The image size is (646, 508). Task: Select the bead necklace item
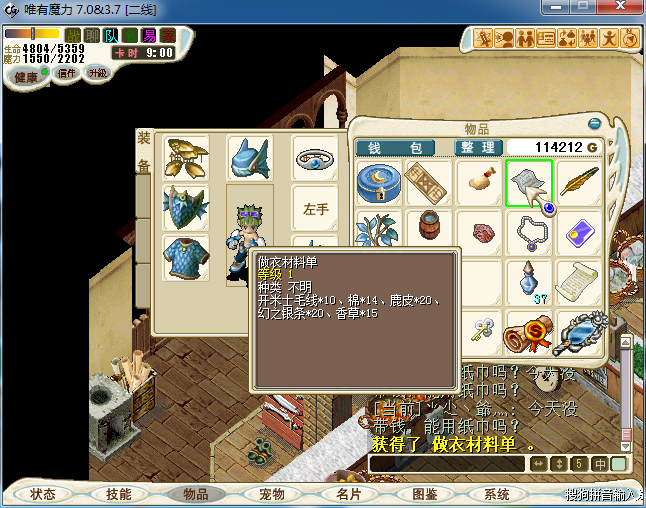(x=530, y=232)
